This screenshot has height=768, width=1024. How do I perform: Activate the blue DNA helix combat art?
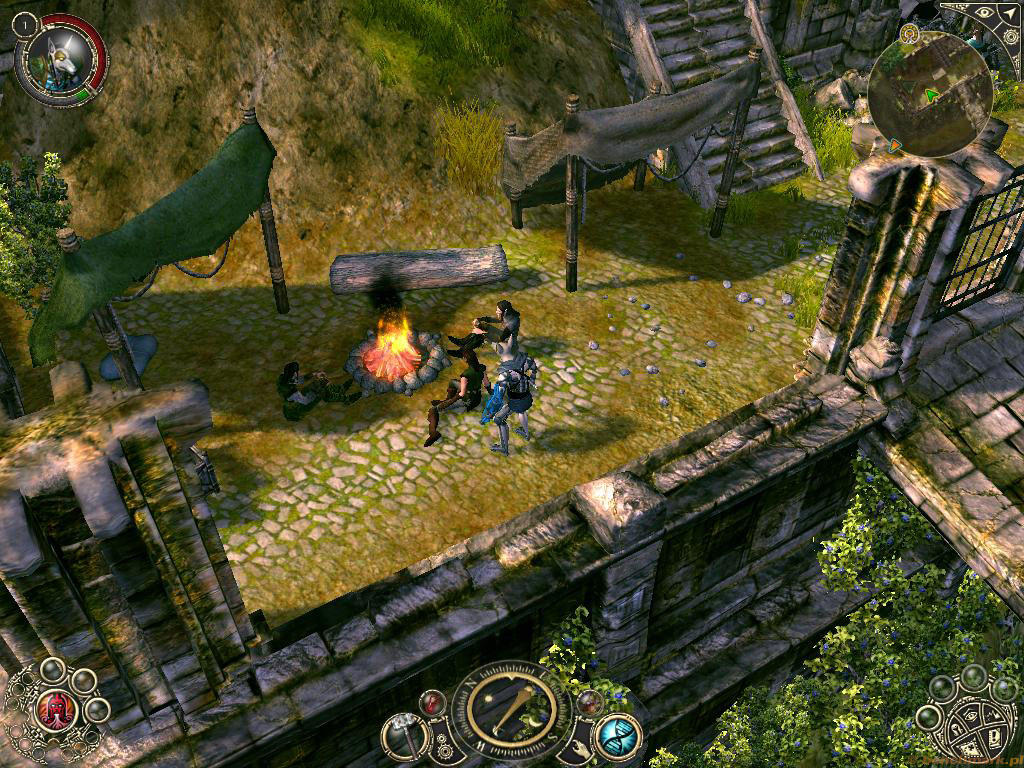618,737
